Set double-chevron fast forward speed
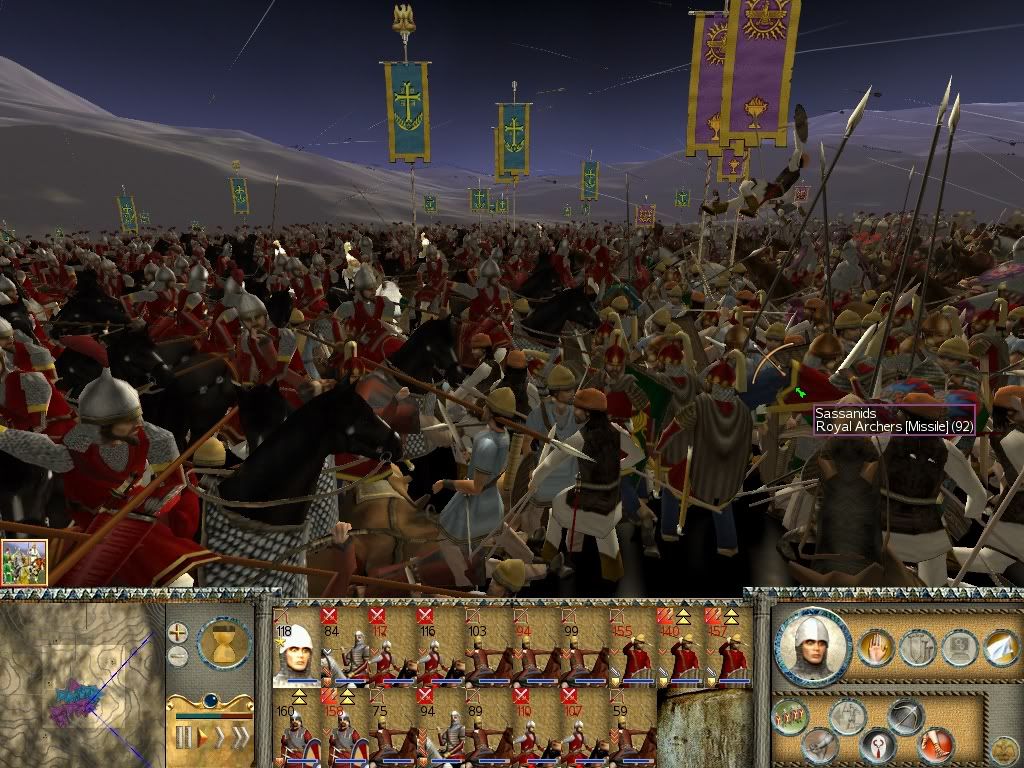The image size is (1024, 768). [x=220, y=738]
